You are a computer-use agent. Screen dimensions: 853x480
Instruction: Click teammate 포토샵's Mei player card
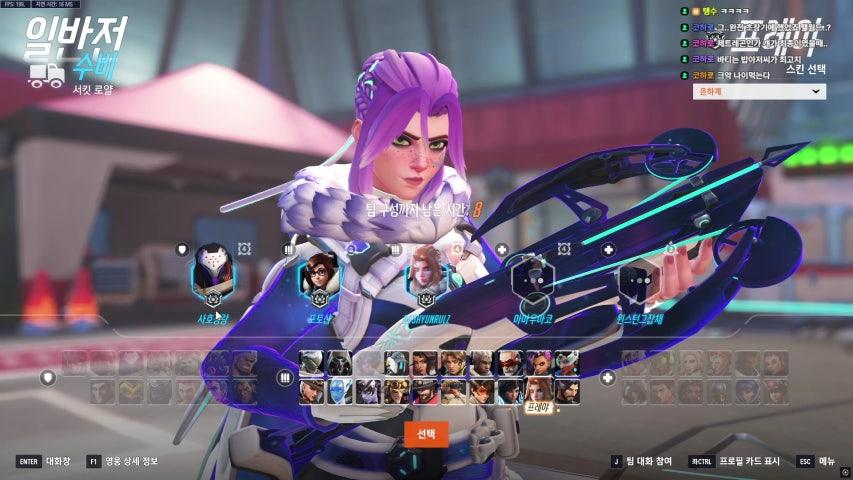[320, 271]
